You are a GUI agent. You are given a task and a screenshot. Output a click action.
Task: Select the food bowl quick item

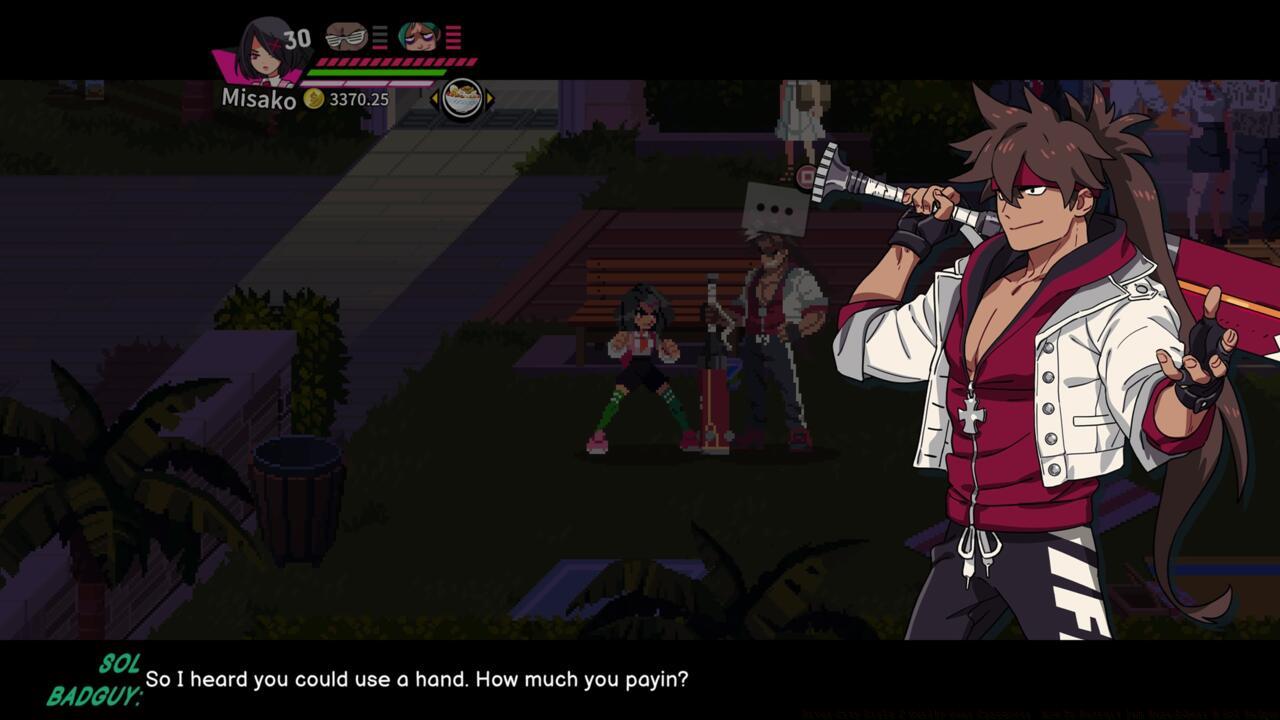462,98
